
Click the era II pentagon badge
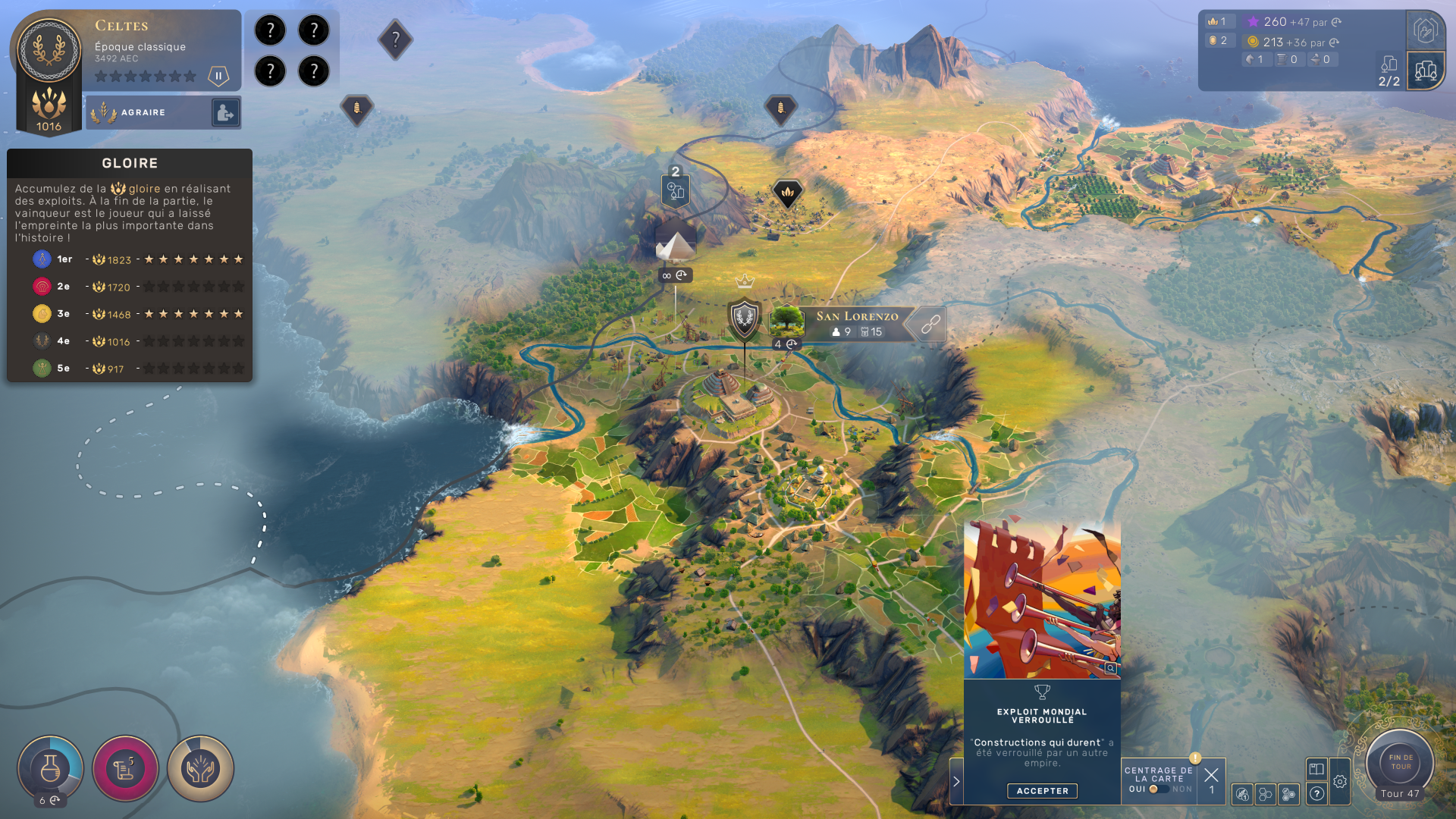click(218, 76)
